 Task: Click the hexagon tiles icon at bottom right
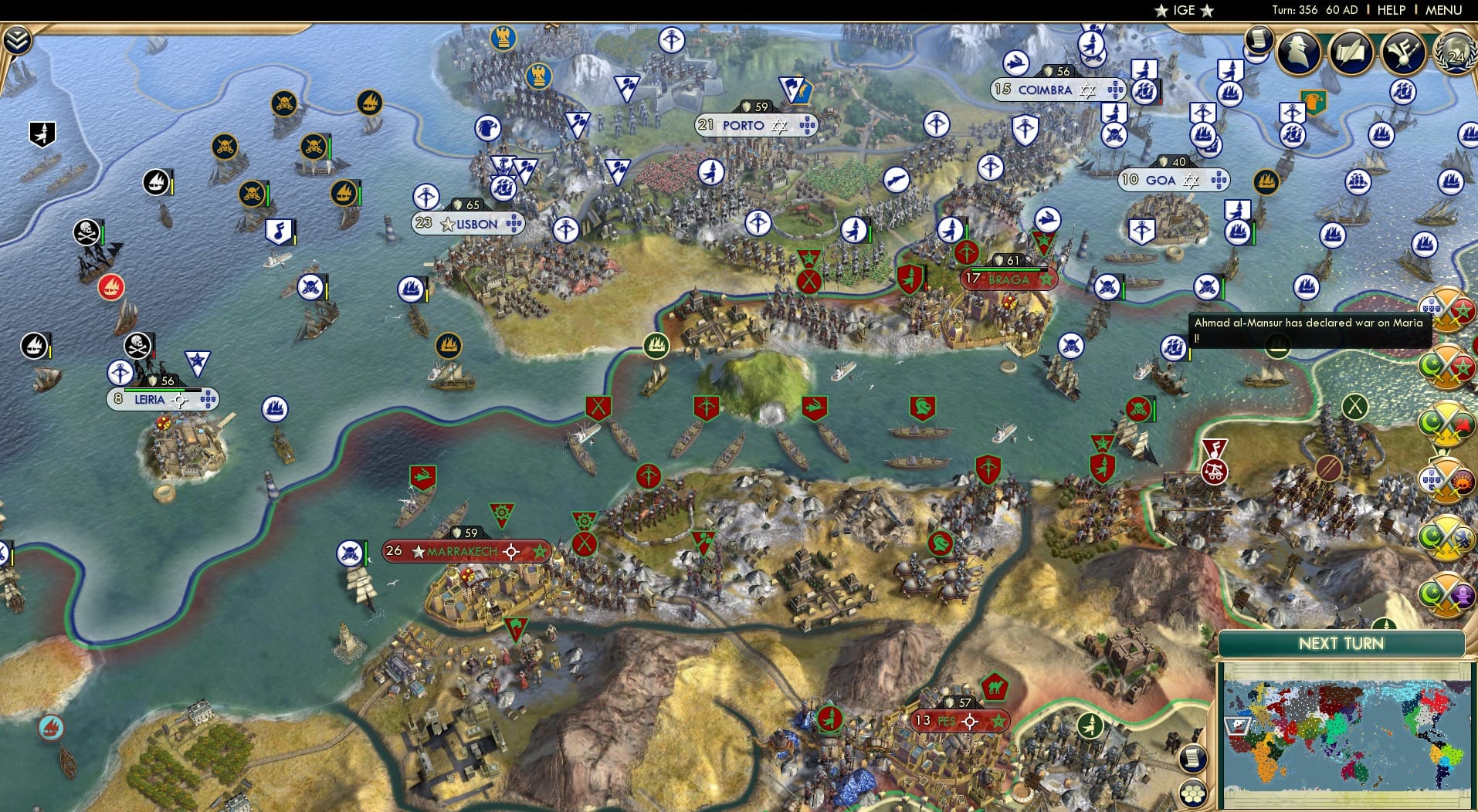1193,794
